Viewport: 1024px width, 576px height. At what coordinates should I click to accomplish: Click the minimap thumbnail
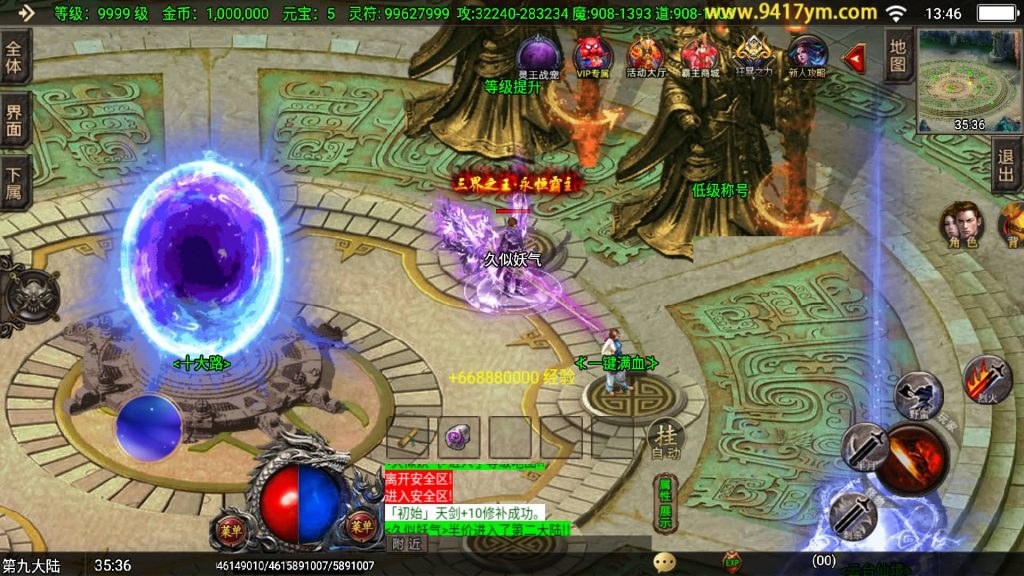pos(969,80)
